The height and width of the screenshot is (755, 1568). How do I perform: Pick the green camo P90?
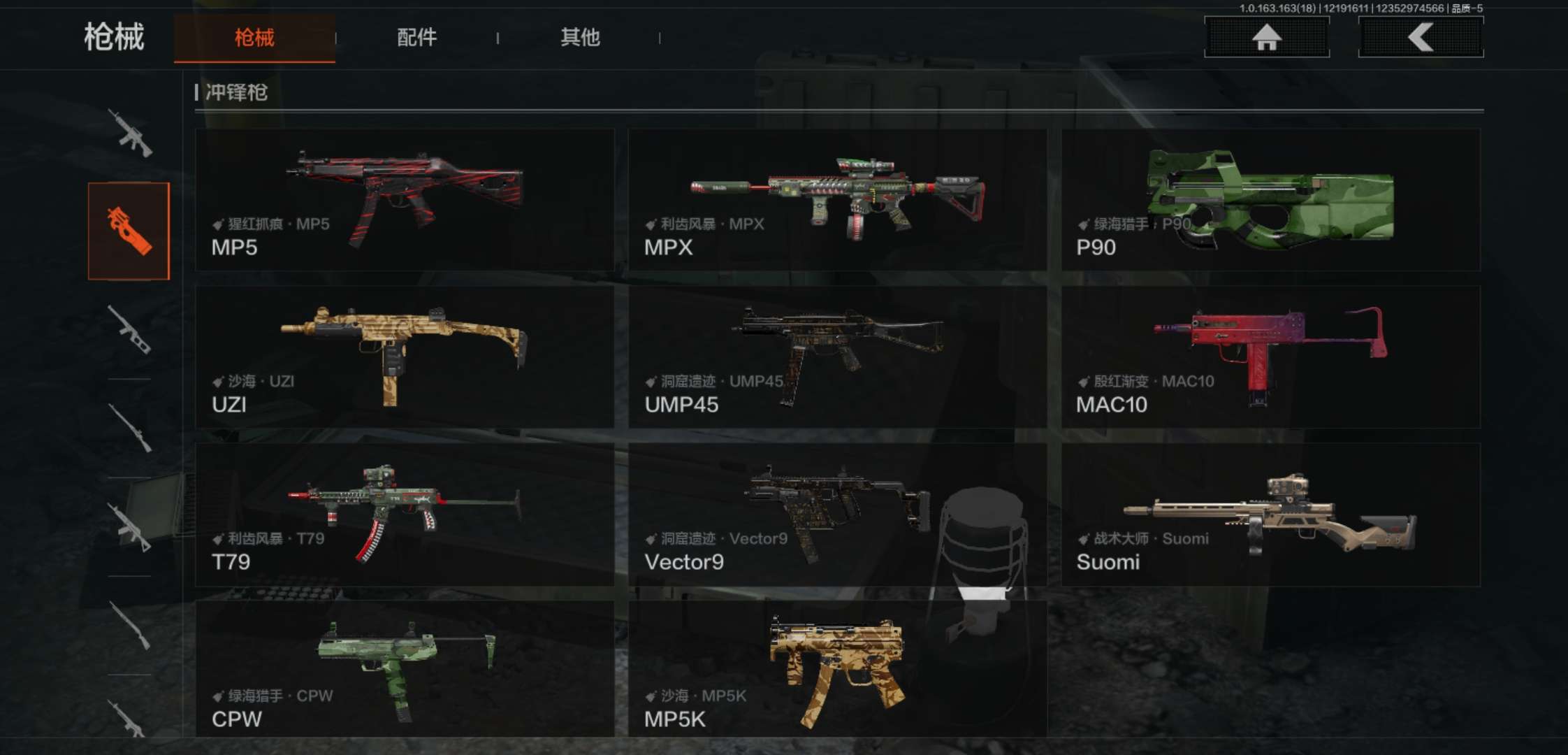click(1270, 200)
